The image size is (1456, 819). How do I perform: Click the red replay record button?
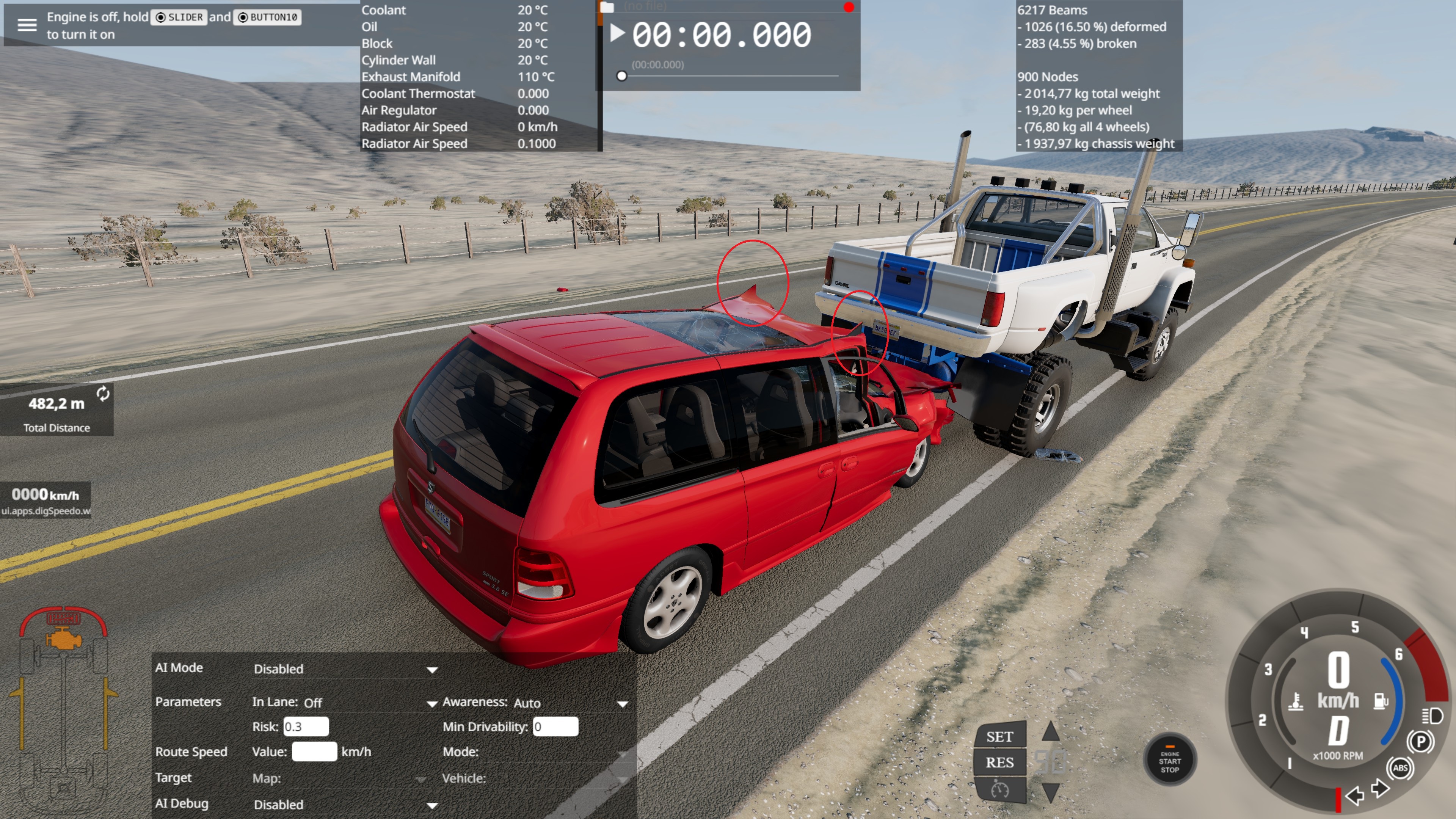849,7
